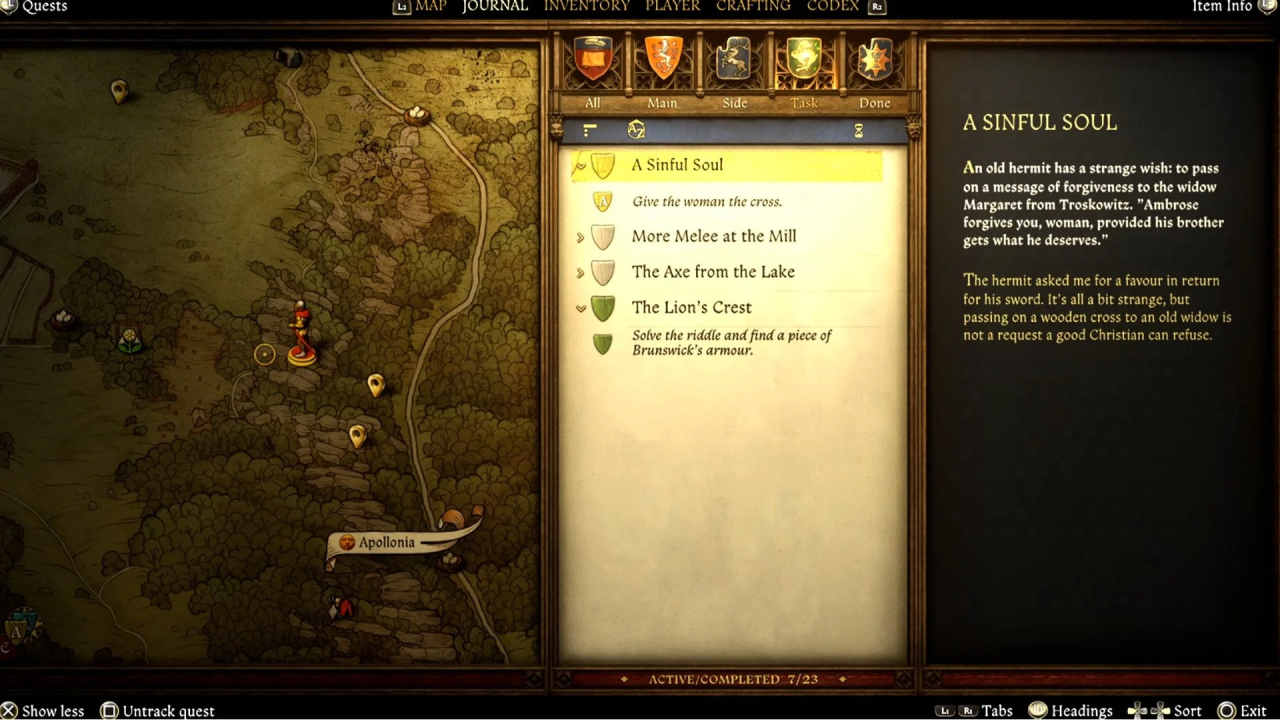Filter journal by Side quests
This screenshot has width=1280, height=720.
734,70
